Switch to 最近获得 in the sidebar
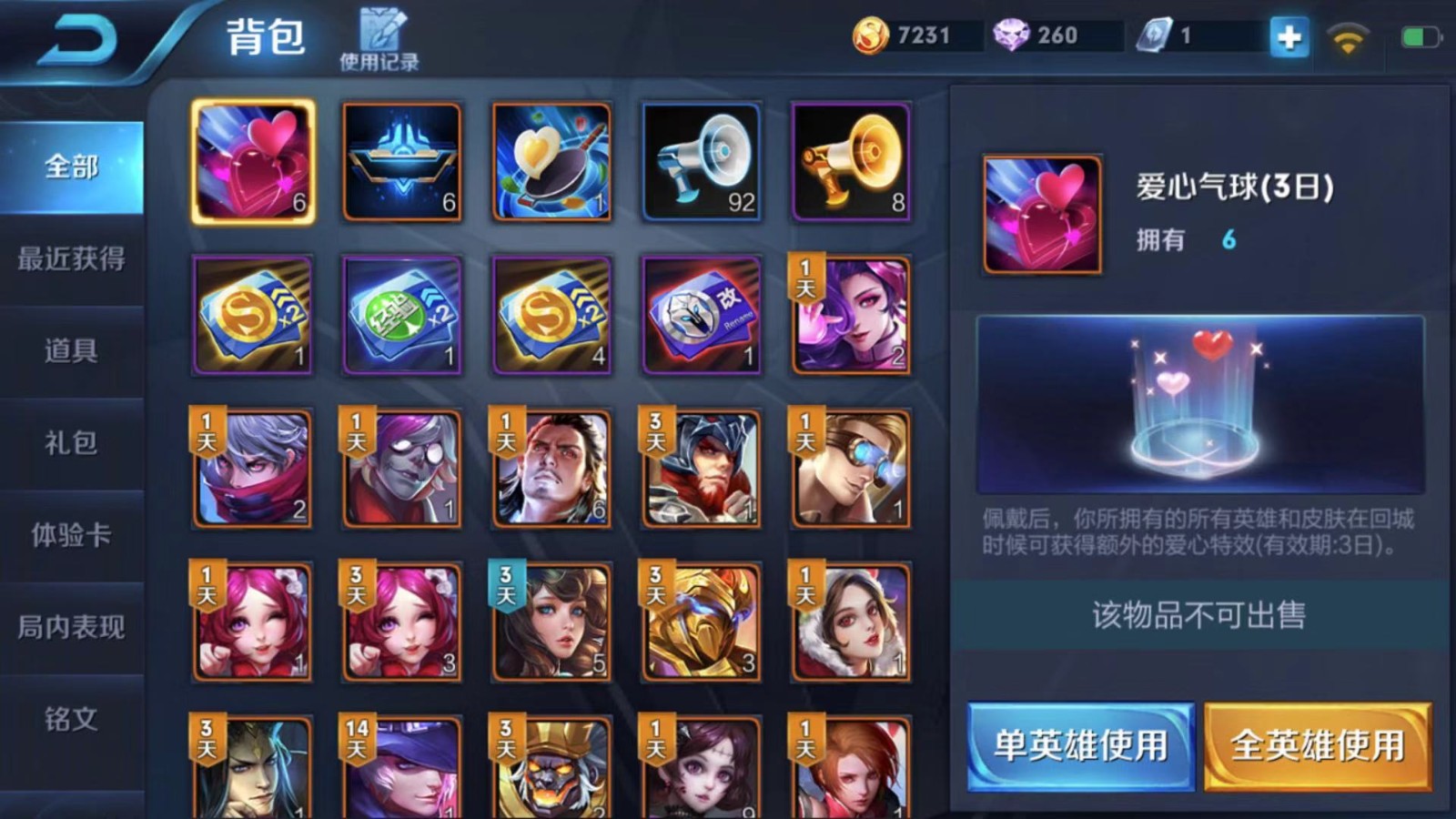The image size is (1456, 819). coord(71,260)
